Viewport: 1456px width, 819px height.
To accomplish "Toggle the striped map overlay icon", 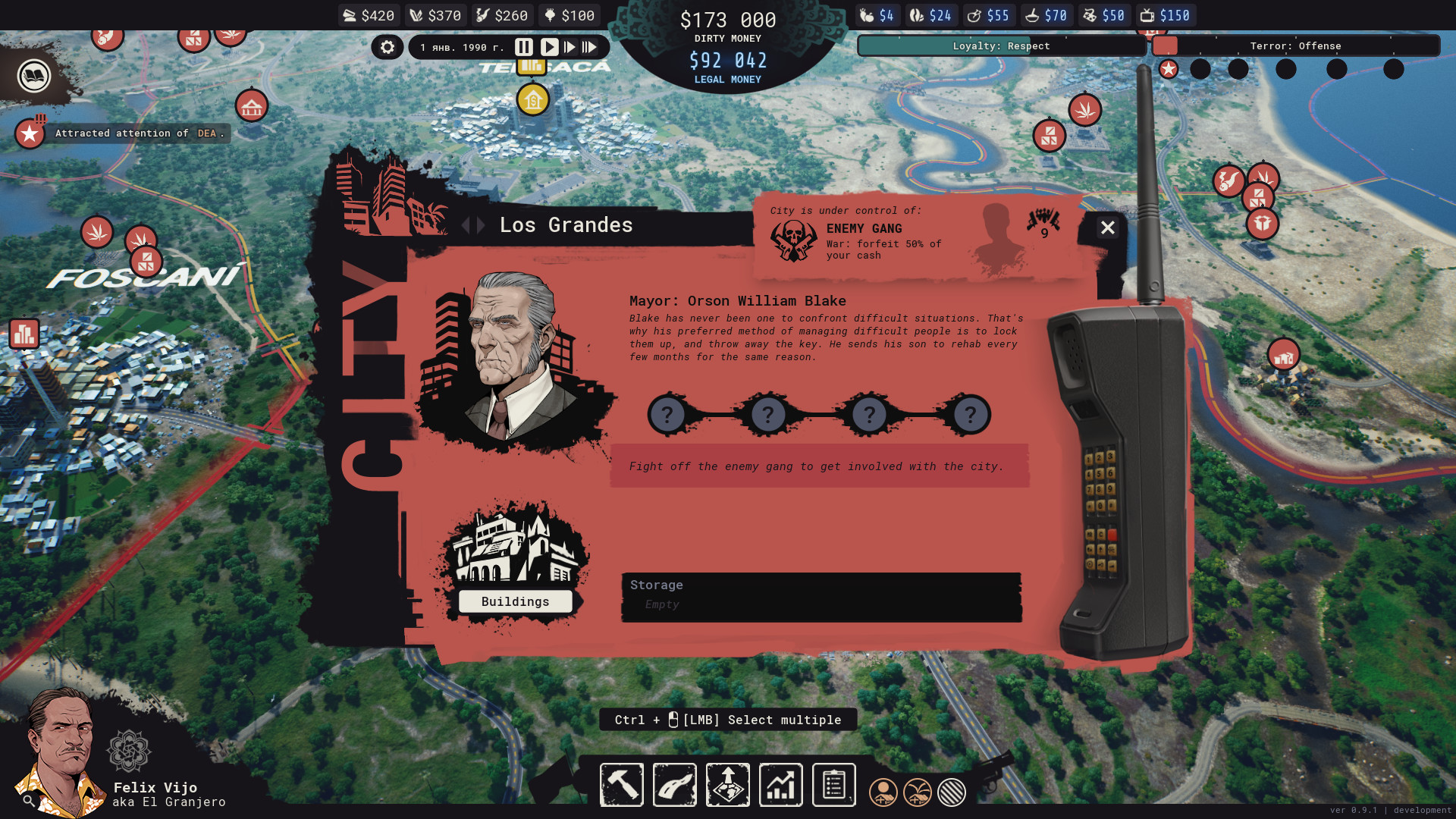I will click(x=951, y=792).
